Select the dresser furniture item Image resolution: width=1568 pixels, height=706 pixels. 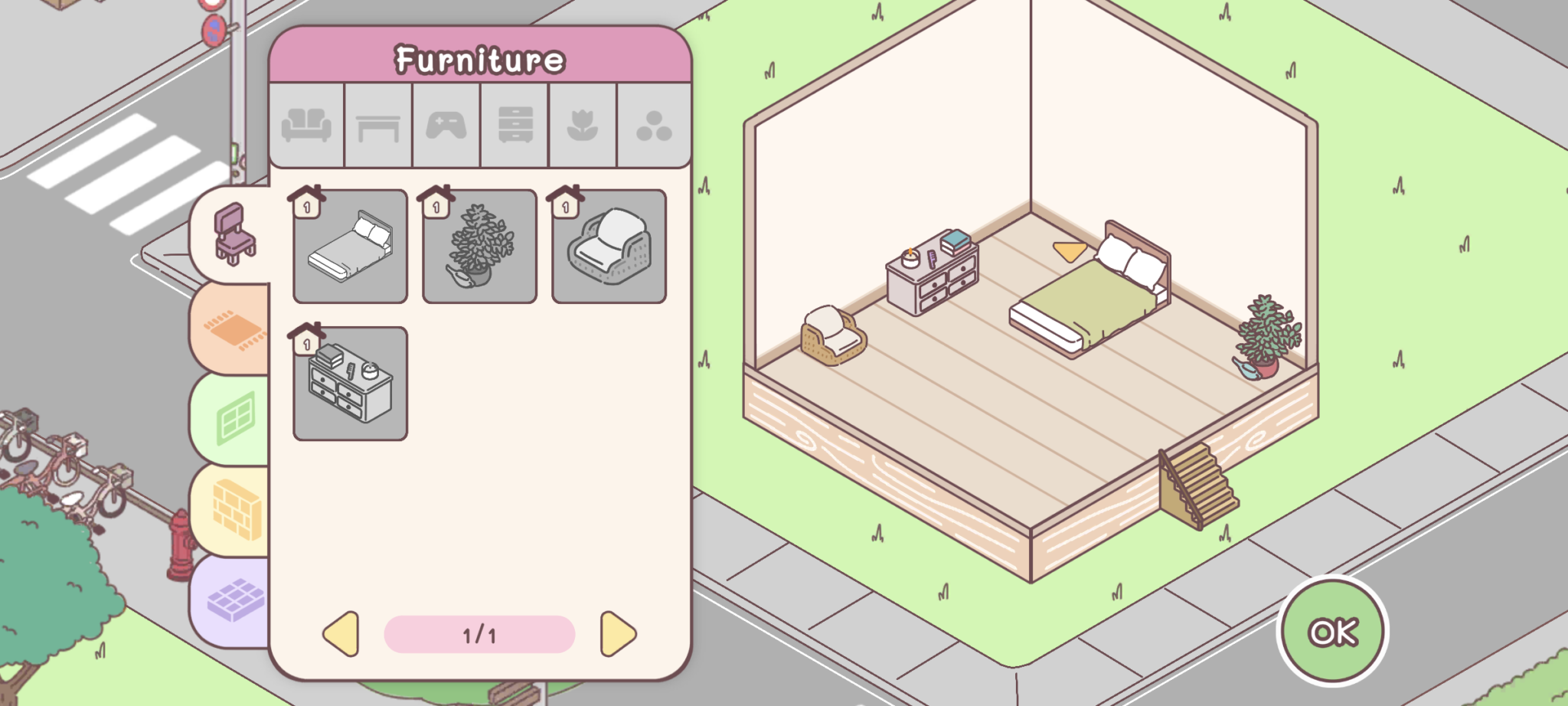point(351,384)
